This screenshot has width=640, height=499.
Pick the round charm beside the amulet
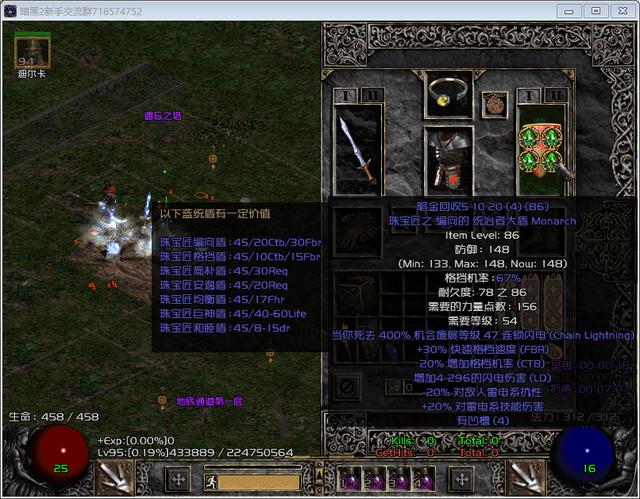pyautogui.click(x=494, y=104)
